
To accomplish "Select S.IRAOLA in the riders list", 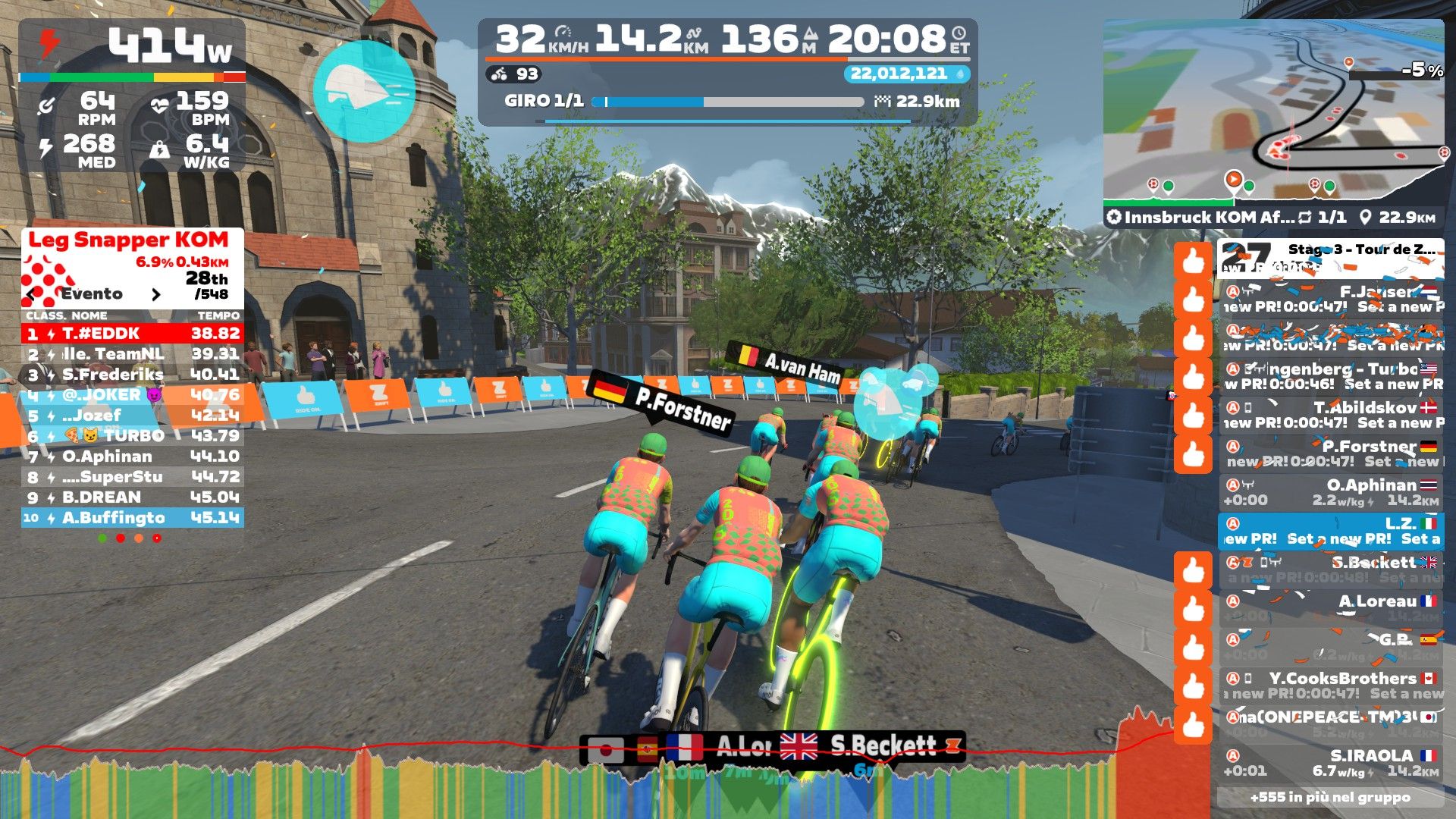I will tap(1331, 763).
